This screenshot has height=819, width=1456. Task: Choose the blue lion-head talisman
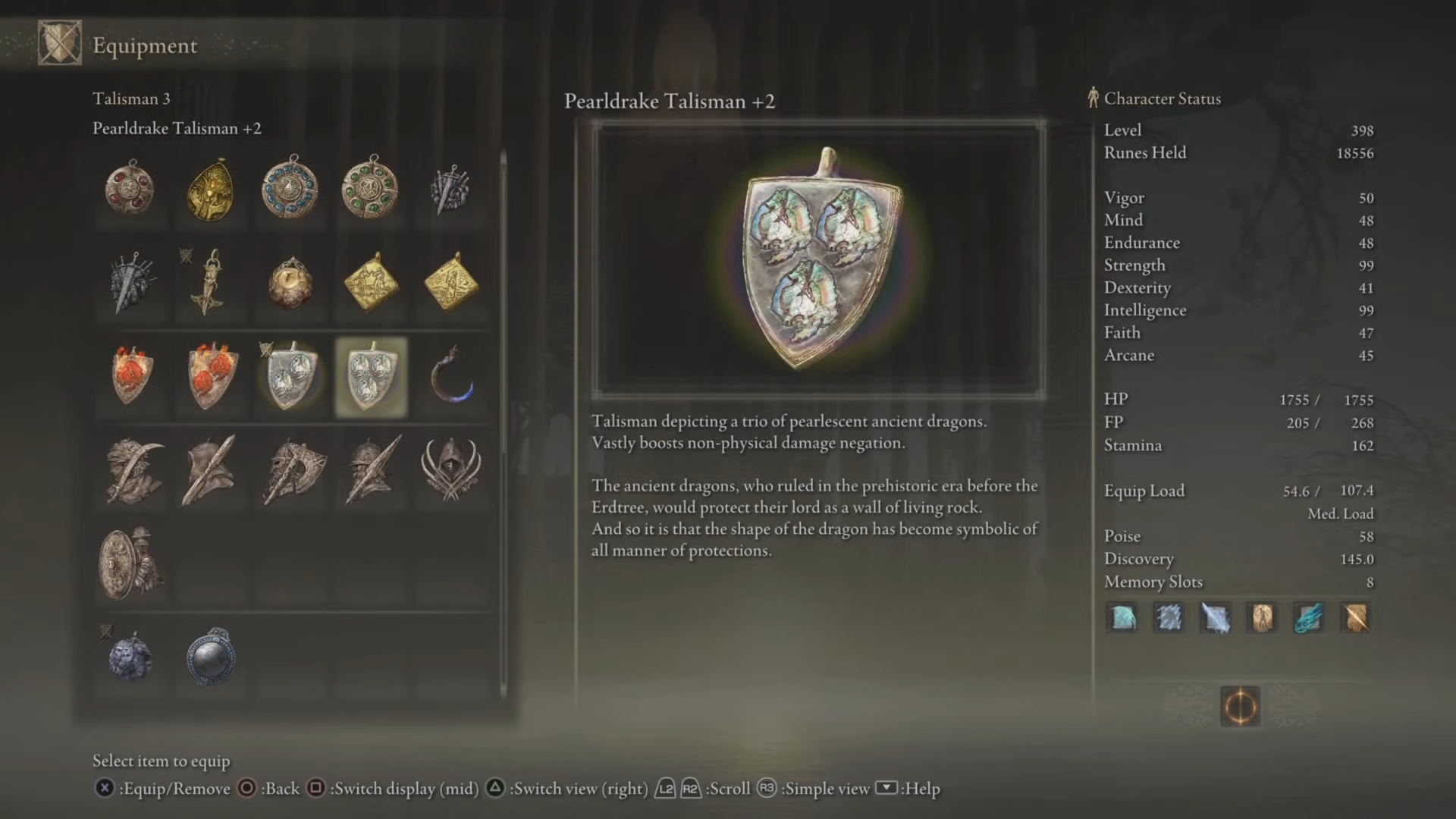point(131,657)
